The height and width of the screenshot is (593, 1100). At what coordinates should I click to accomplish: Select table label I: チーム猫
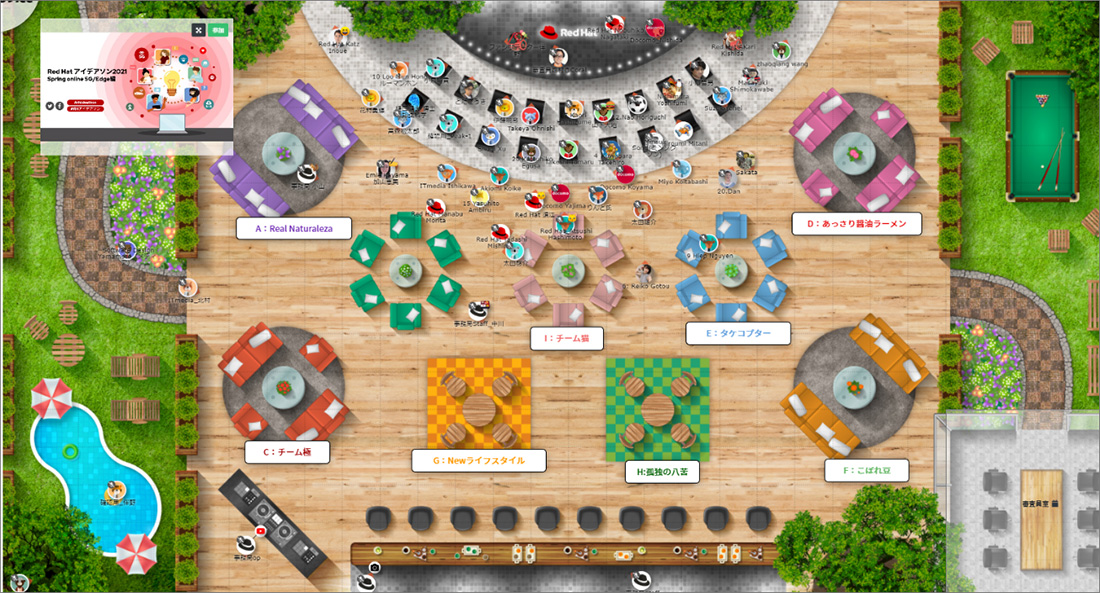566,339
